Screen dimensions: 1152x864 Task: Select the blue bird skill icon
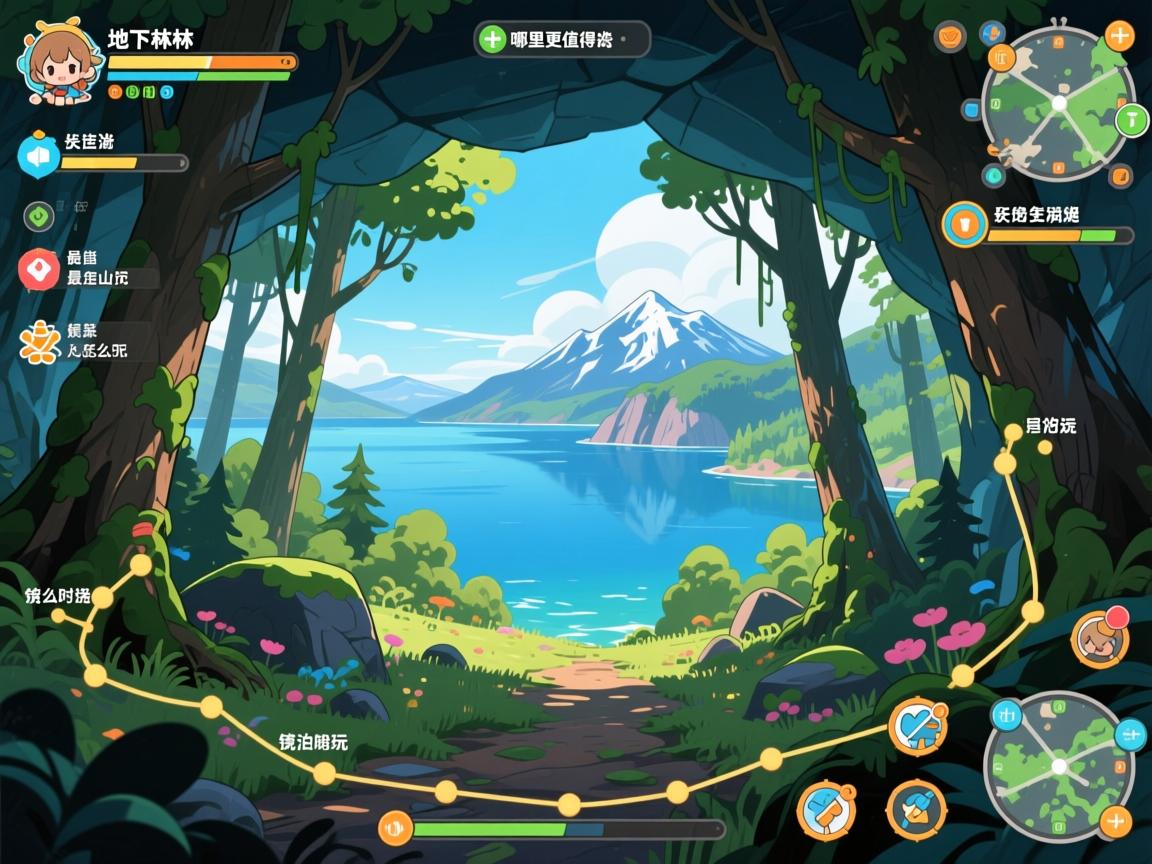click(916, 809)
